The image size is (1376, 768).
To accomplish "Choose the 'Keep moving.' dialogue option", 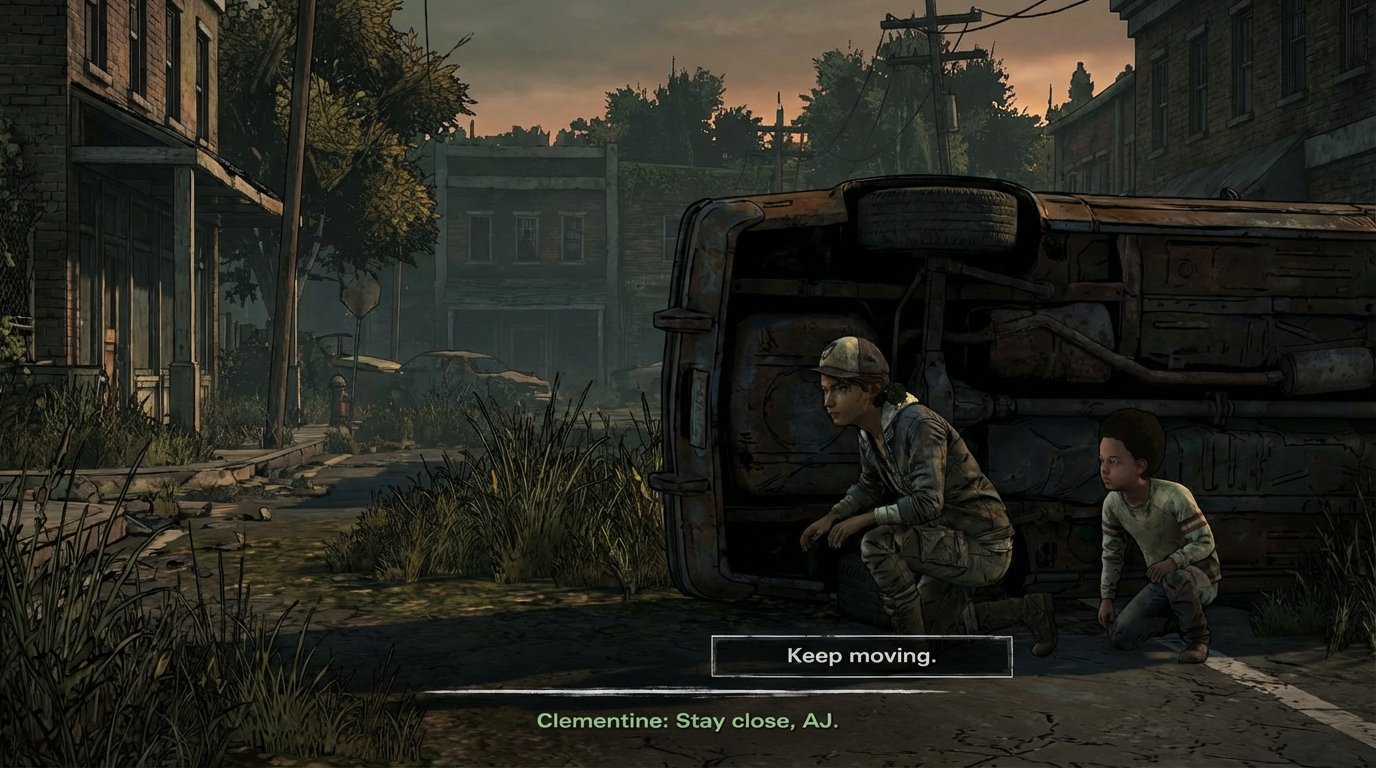I will [860, 656].
